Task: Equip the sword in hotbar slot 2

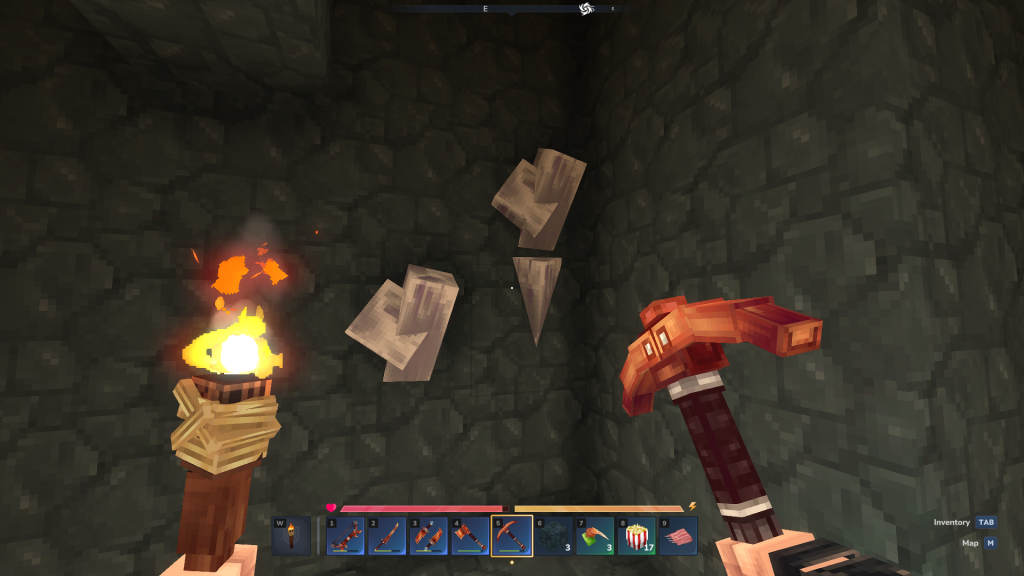Action: [387, 536]
